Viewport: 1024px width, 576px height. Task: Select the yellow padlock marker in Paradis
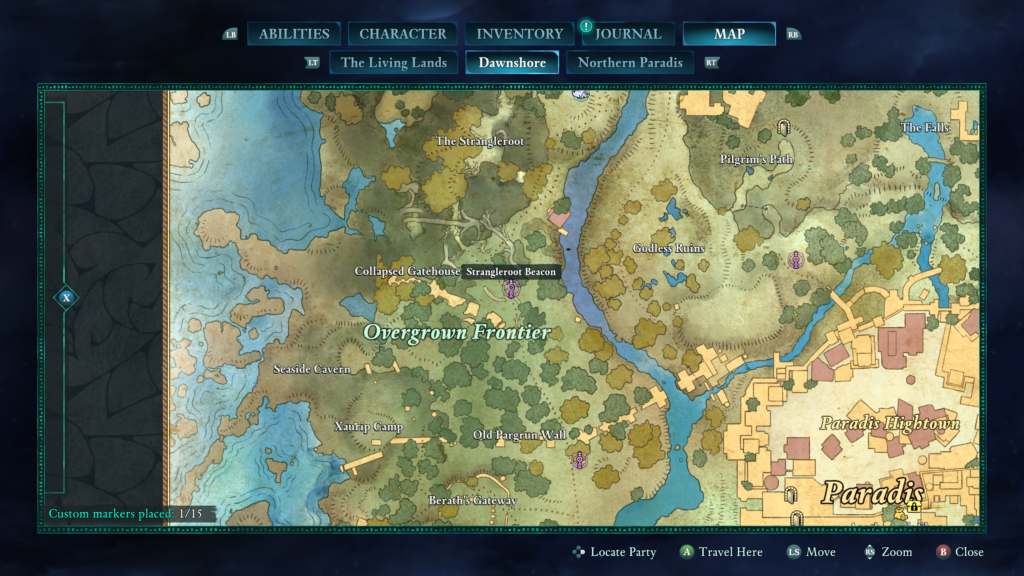pos(914,506)
